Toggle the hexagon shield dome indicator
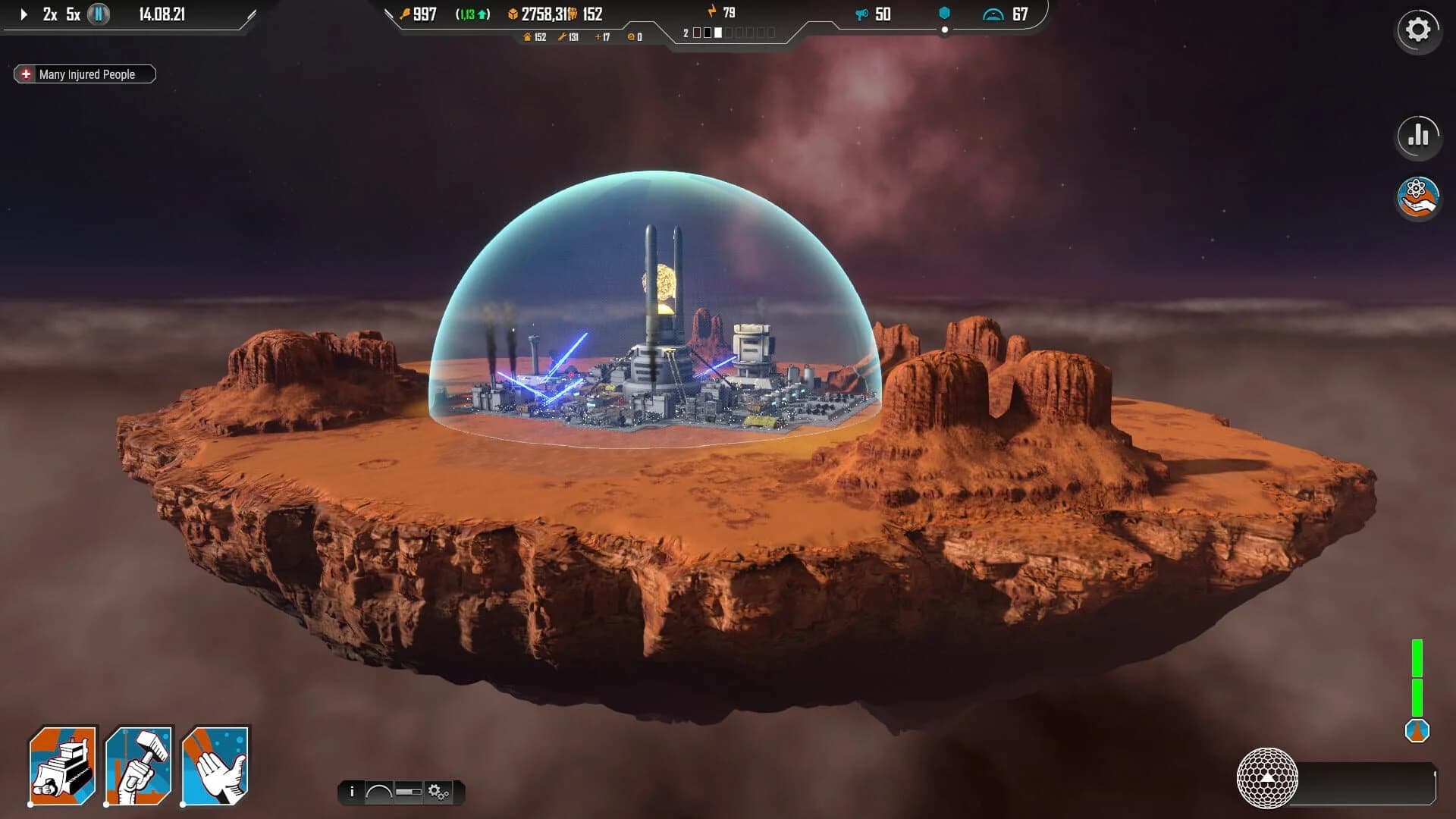 tap(944, 11)
